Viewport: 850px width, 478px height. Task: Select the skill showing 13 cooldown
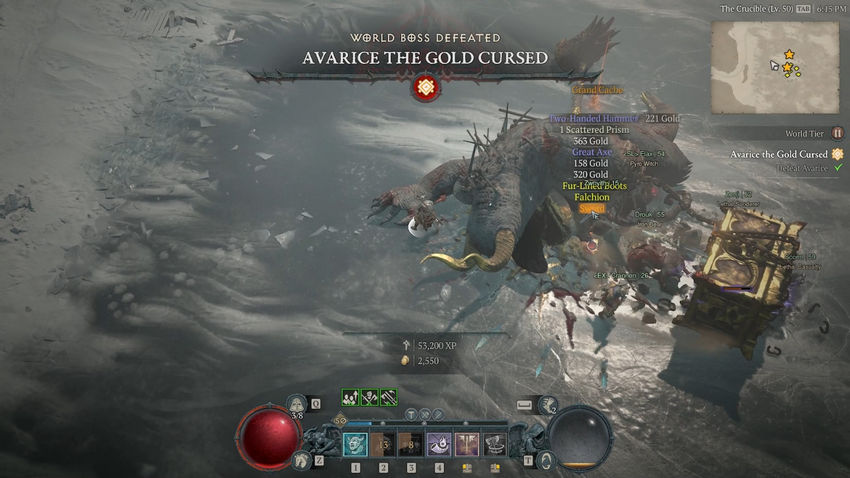[383, 444]
